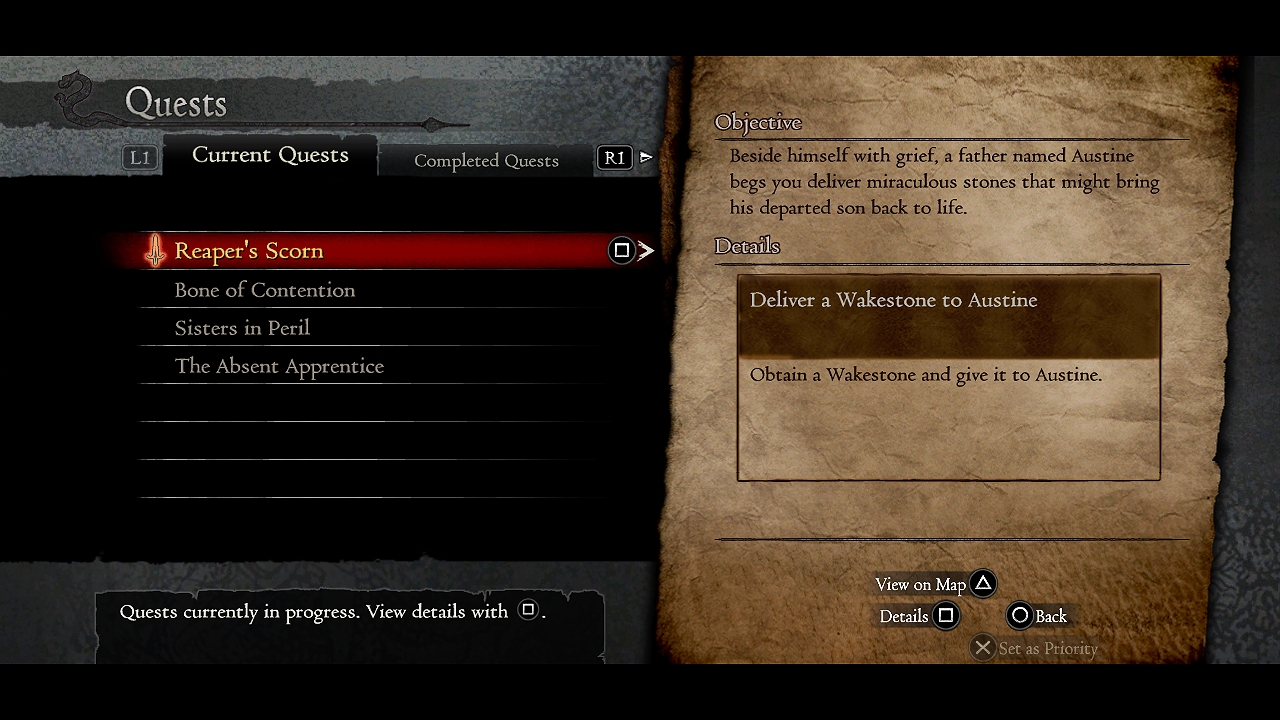
Task: Switch to the Current Quests tab
Action: click(270, 155)
